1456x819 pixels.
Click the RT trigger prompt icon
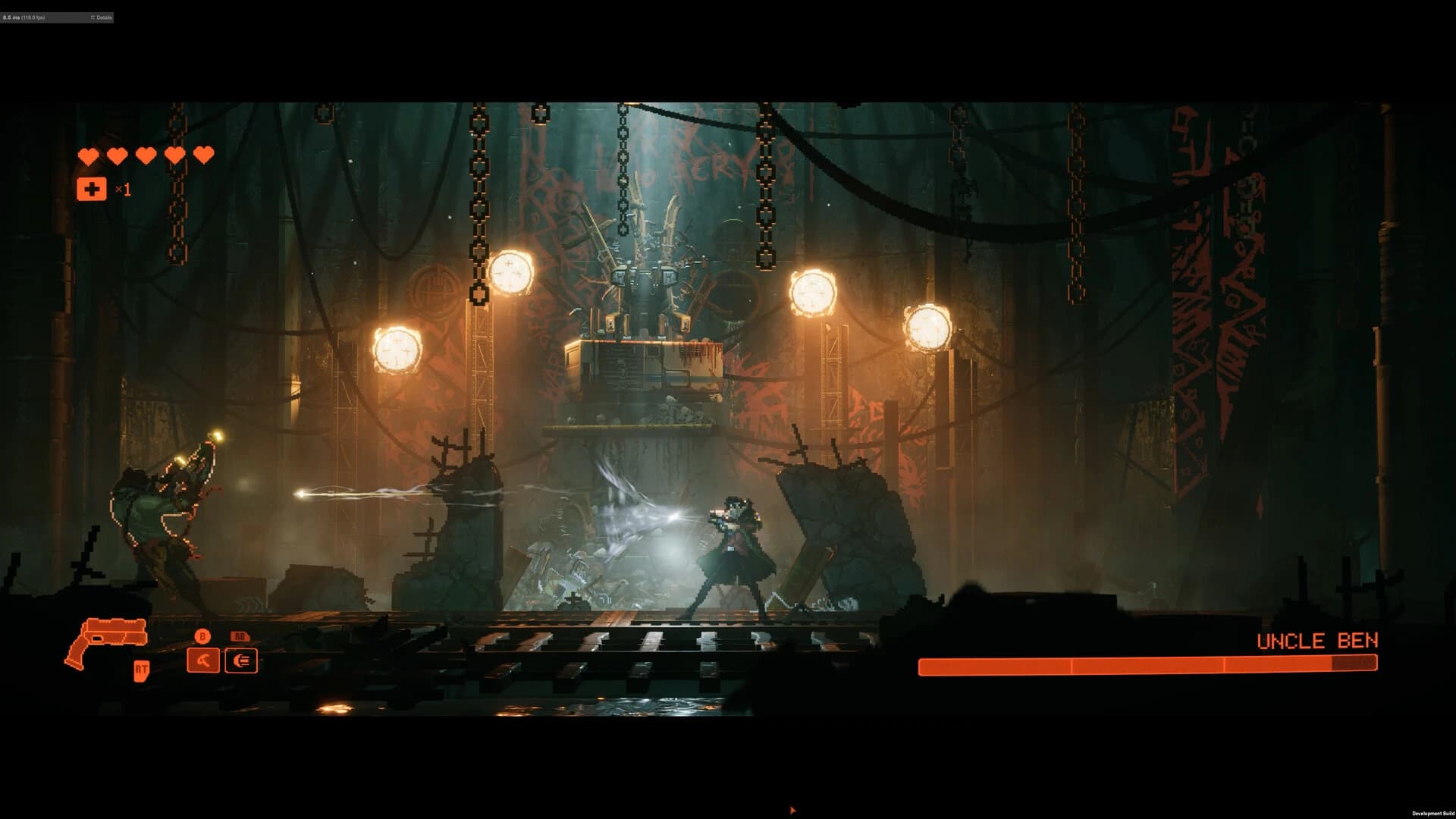point(141,670)
